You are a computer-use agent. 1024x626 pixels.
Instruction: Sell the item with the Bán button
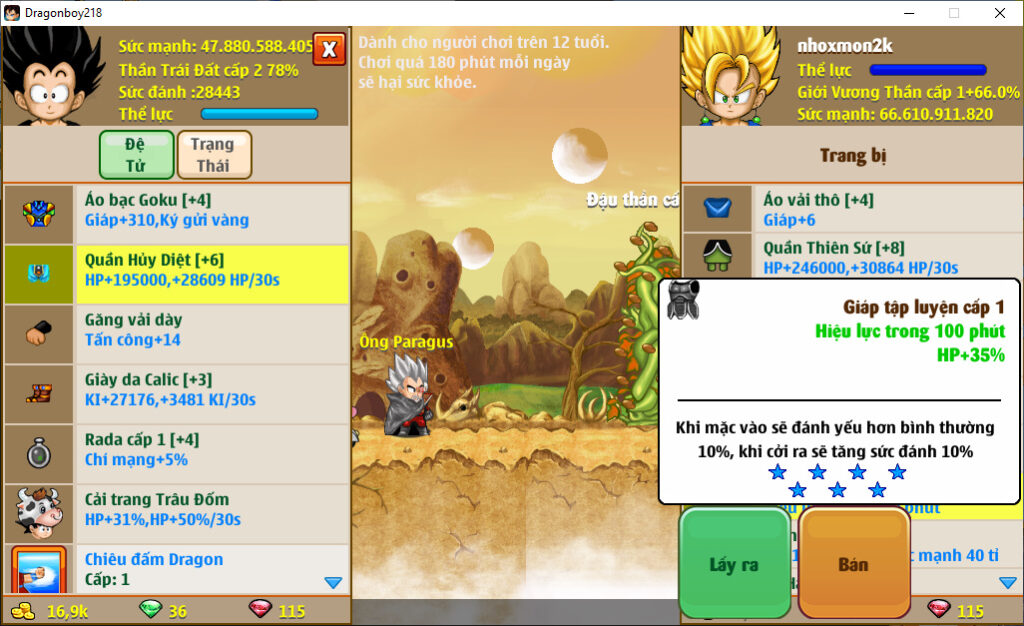(853, 564)
